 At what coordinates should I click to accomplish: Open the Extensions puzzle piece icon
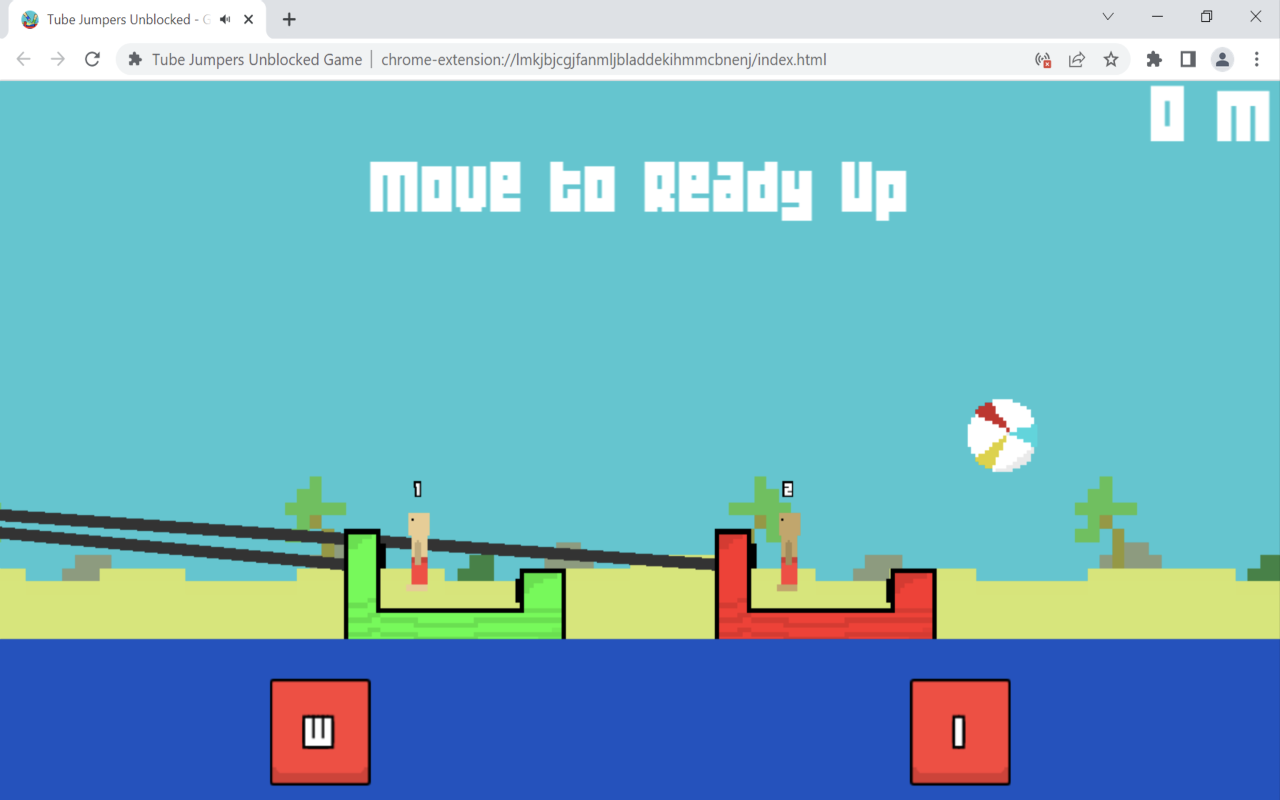pyautogui.click(x=1153, y=59)
